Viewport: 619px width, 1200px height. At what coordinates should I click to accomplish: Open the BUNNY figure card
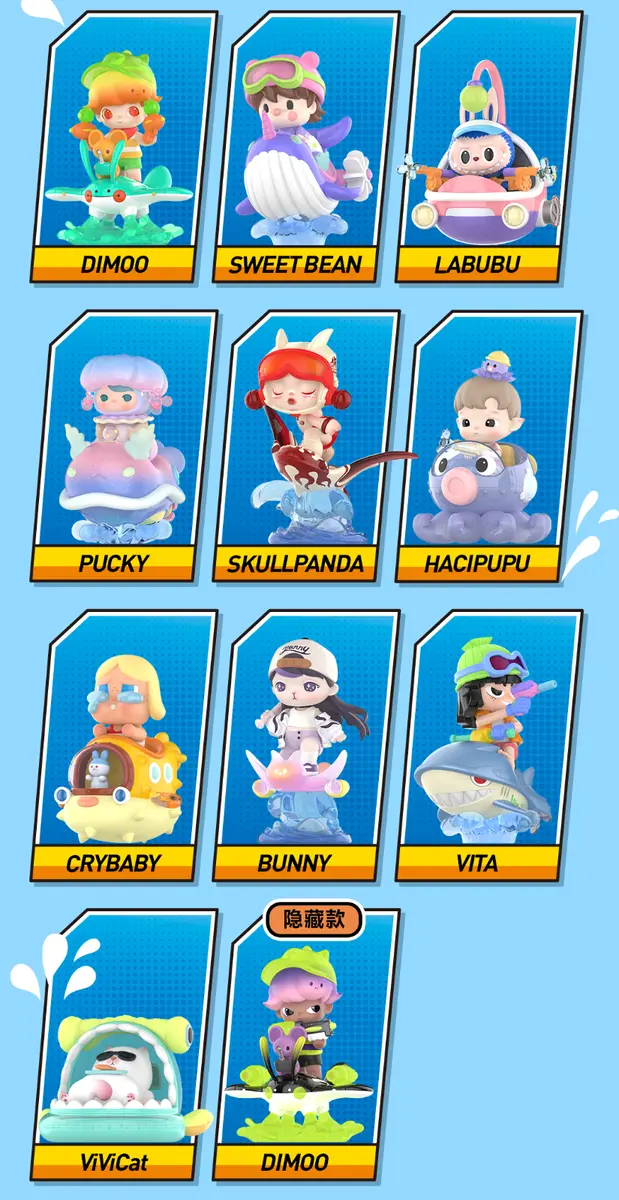(x=306, y=745)
